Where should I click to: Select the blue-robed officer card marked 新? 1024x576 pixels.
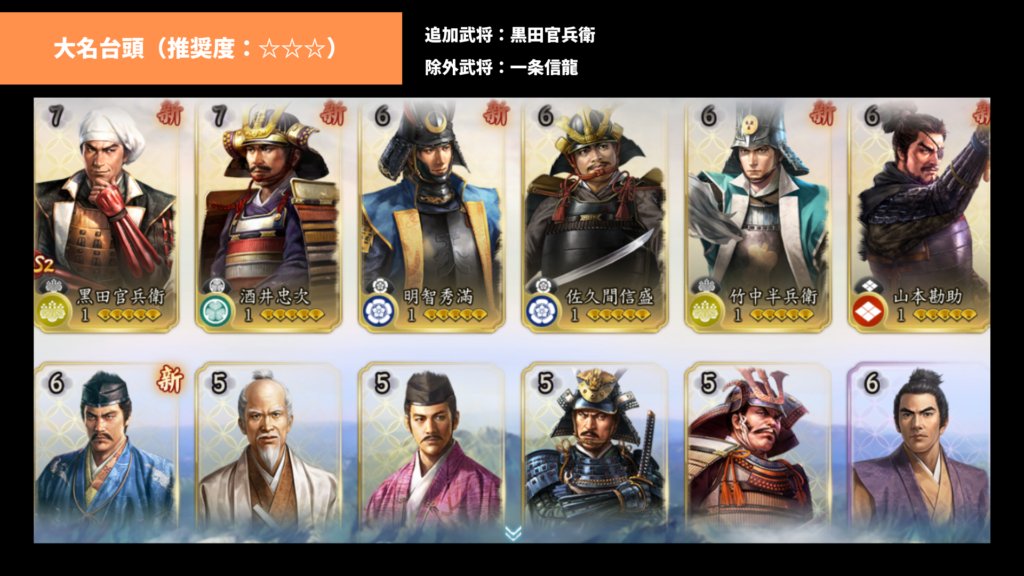pos(107,445)
